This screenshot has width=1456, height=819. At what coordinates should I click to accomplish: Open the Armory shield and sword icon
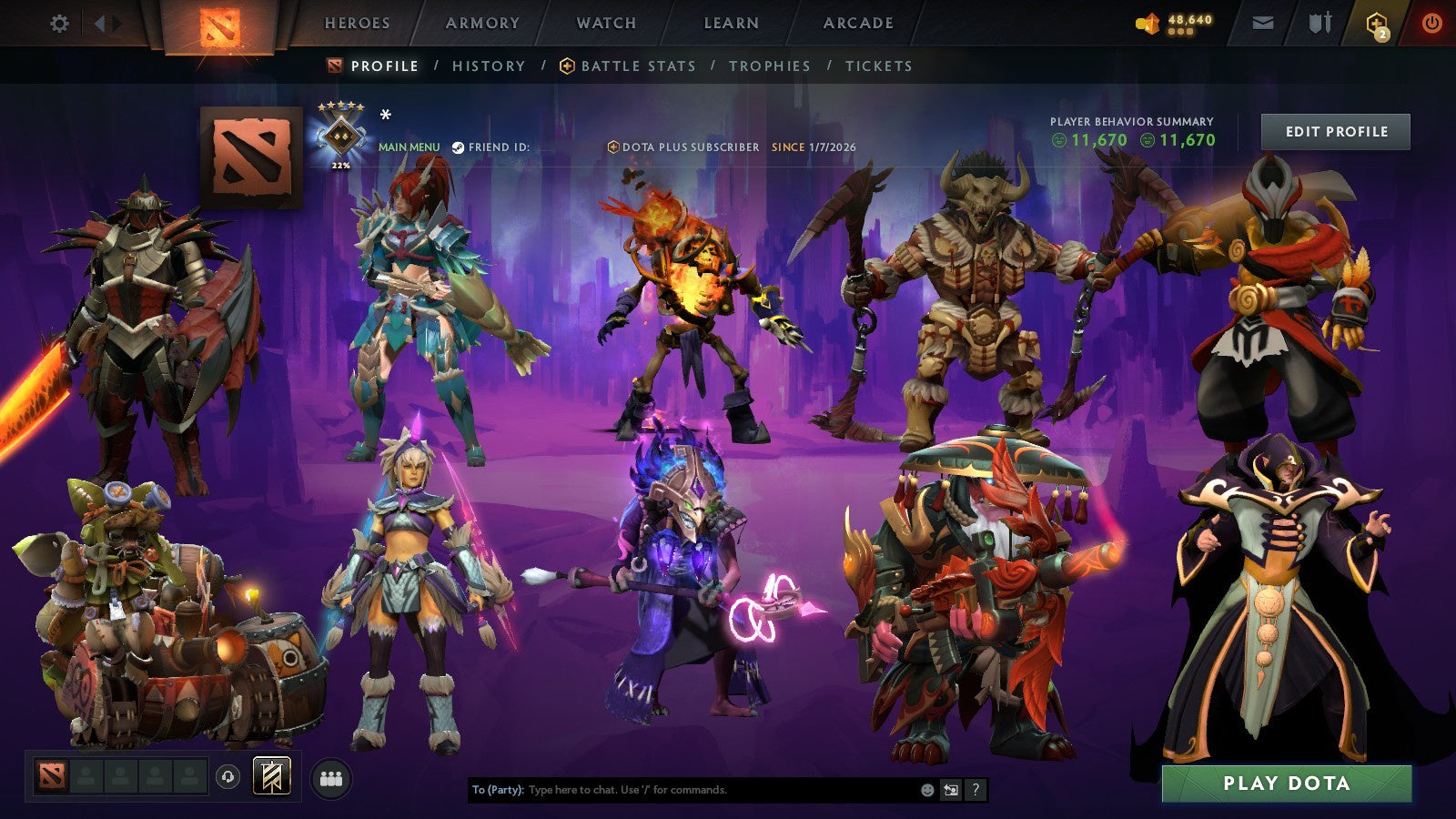pyautogui.click(x=1321, y=23)
